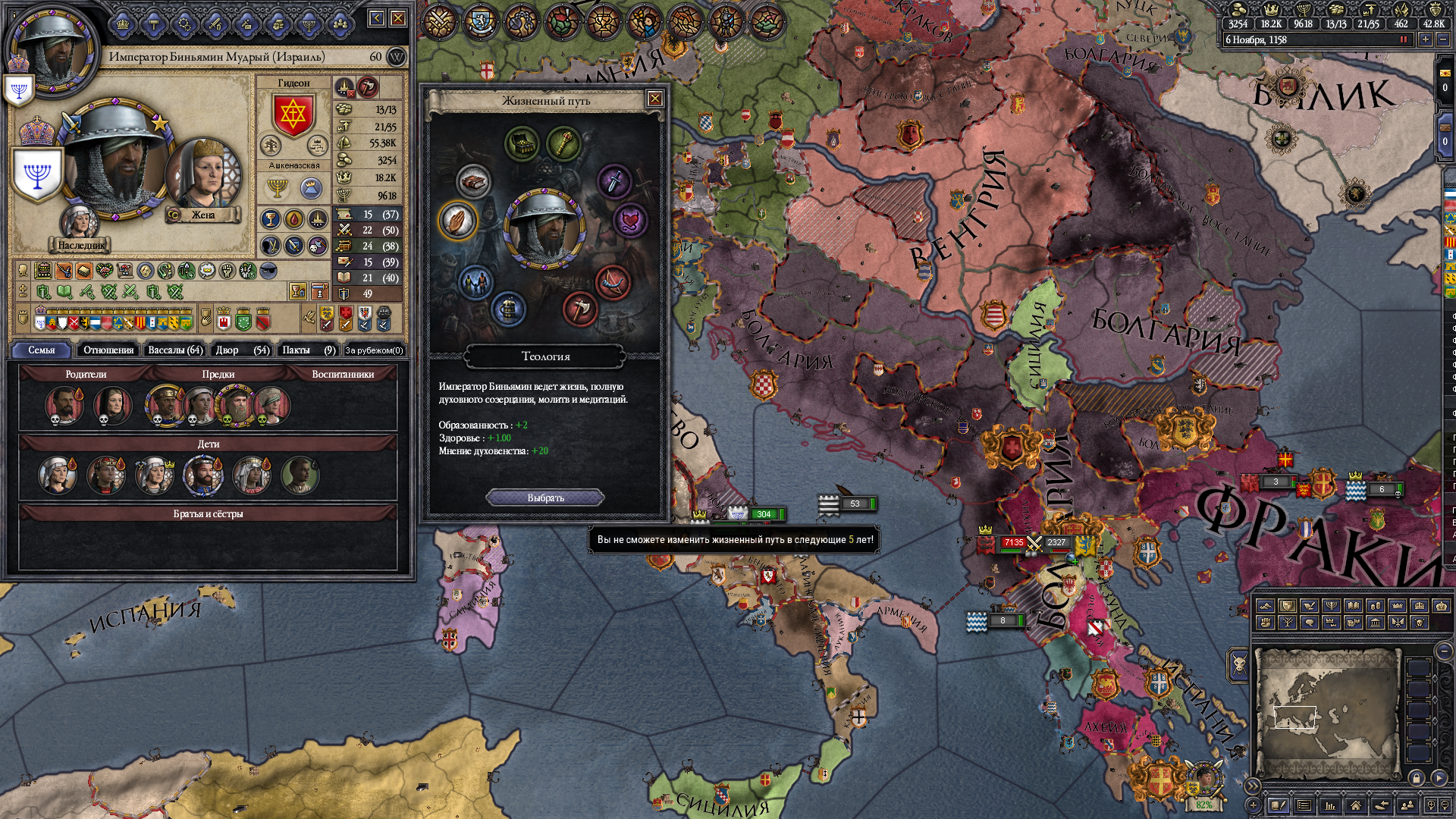The height and width of the screenshot is (819, 1456).
Task: Select the sword War focus icon
Action: (614, 180)
